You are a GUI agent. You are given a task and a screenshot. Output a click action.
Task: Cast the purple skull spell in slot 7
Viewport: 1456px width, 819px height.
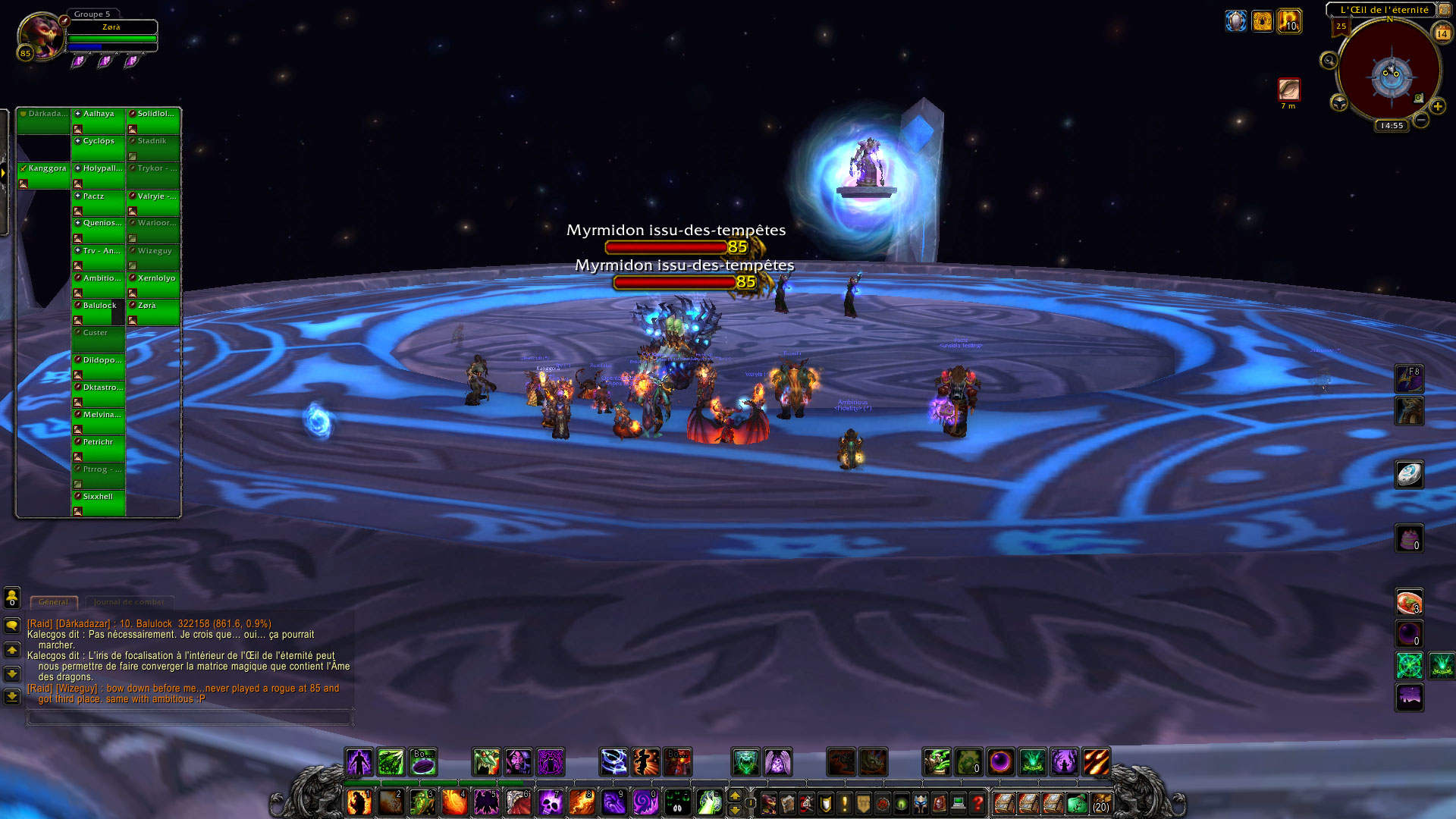click(550, 802)
